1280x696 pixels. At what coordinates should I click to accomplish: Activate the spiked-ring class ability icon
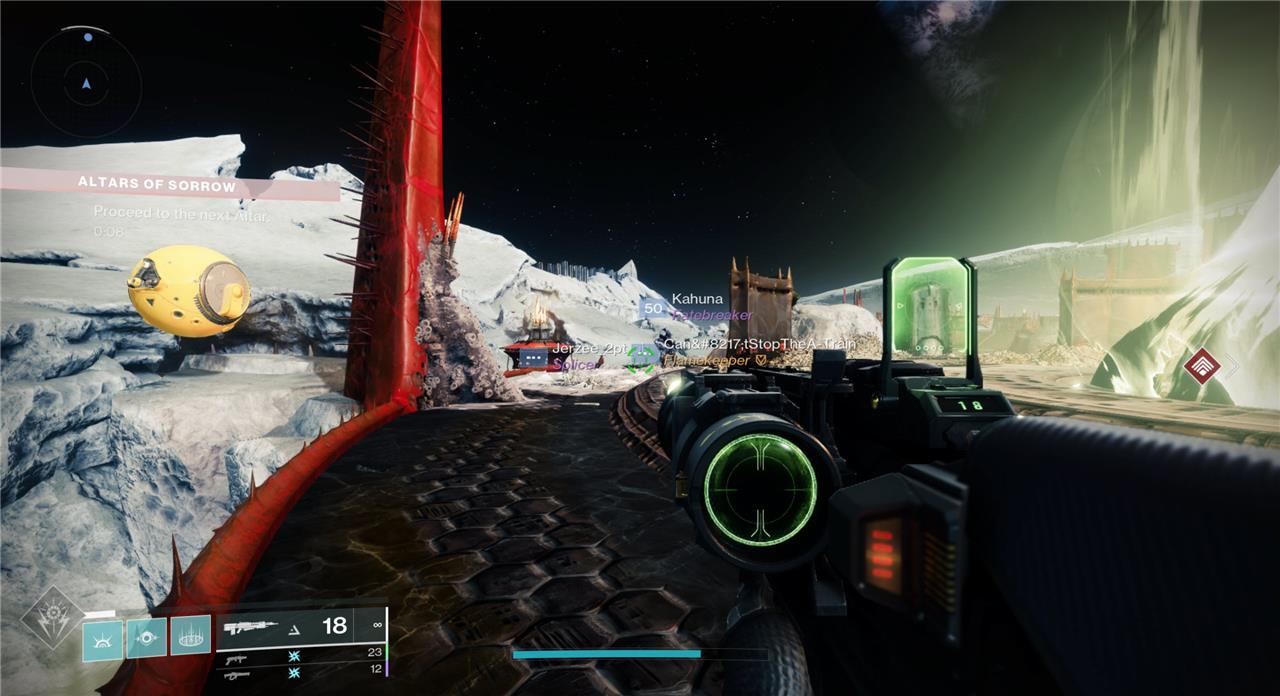(190, 636)
